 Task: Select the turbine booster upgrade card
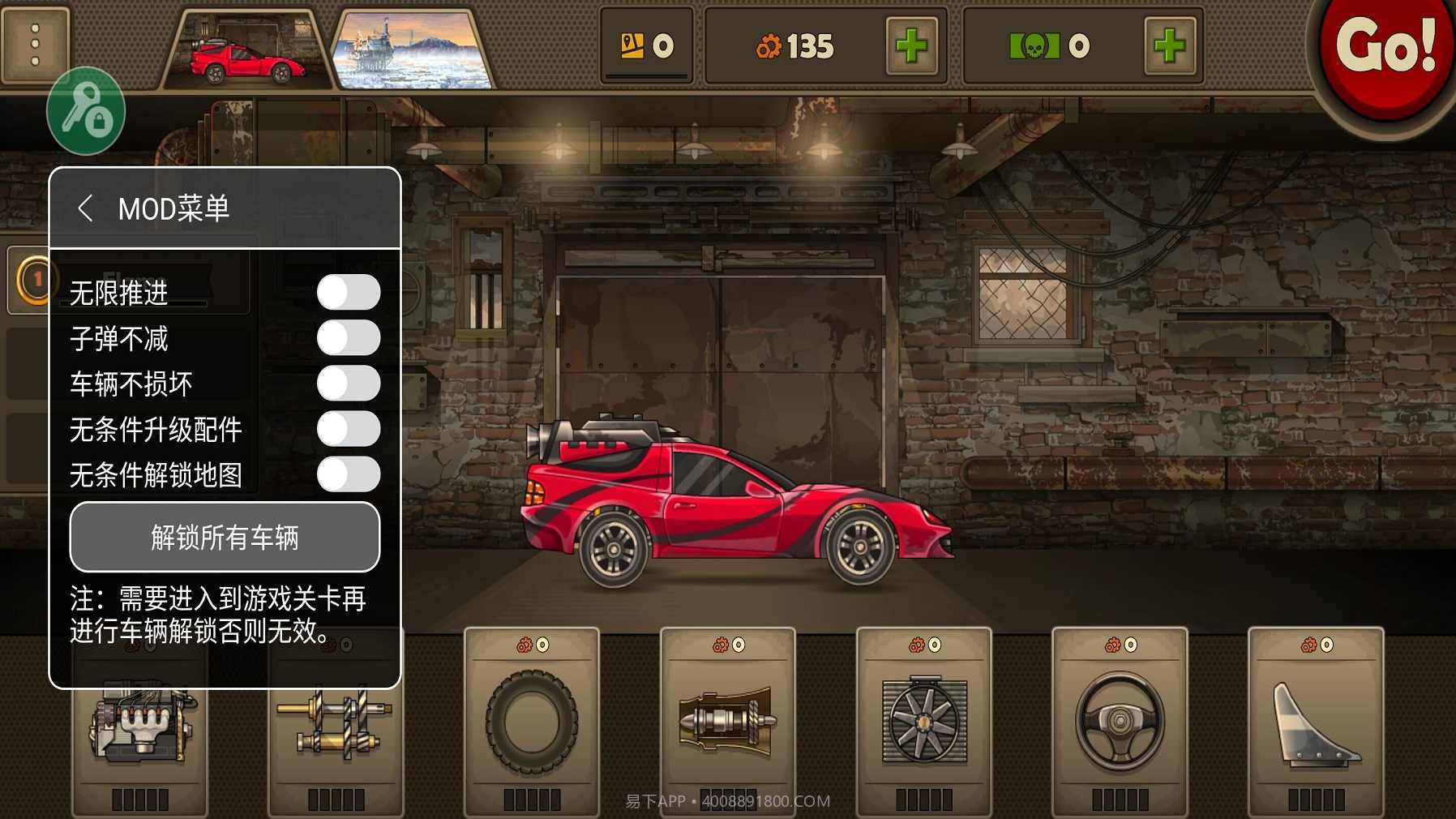[727, 722]
